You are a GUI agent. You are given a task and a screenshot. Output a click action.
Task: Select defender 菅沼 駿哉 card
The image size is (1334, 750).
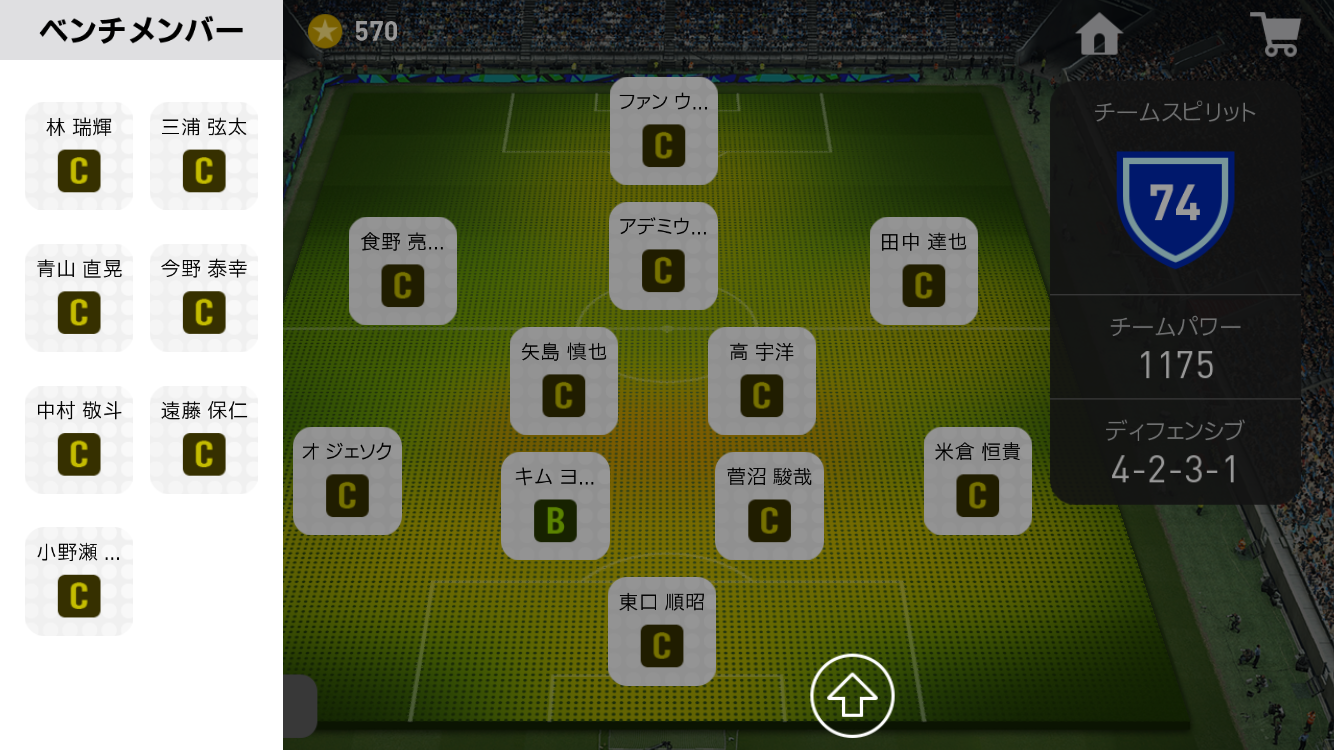[769, 506]
